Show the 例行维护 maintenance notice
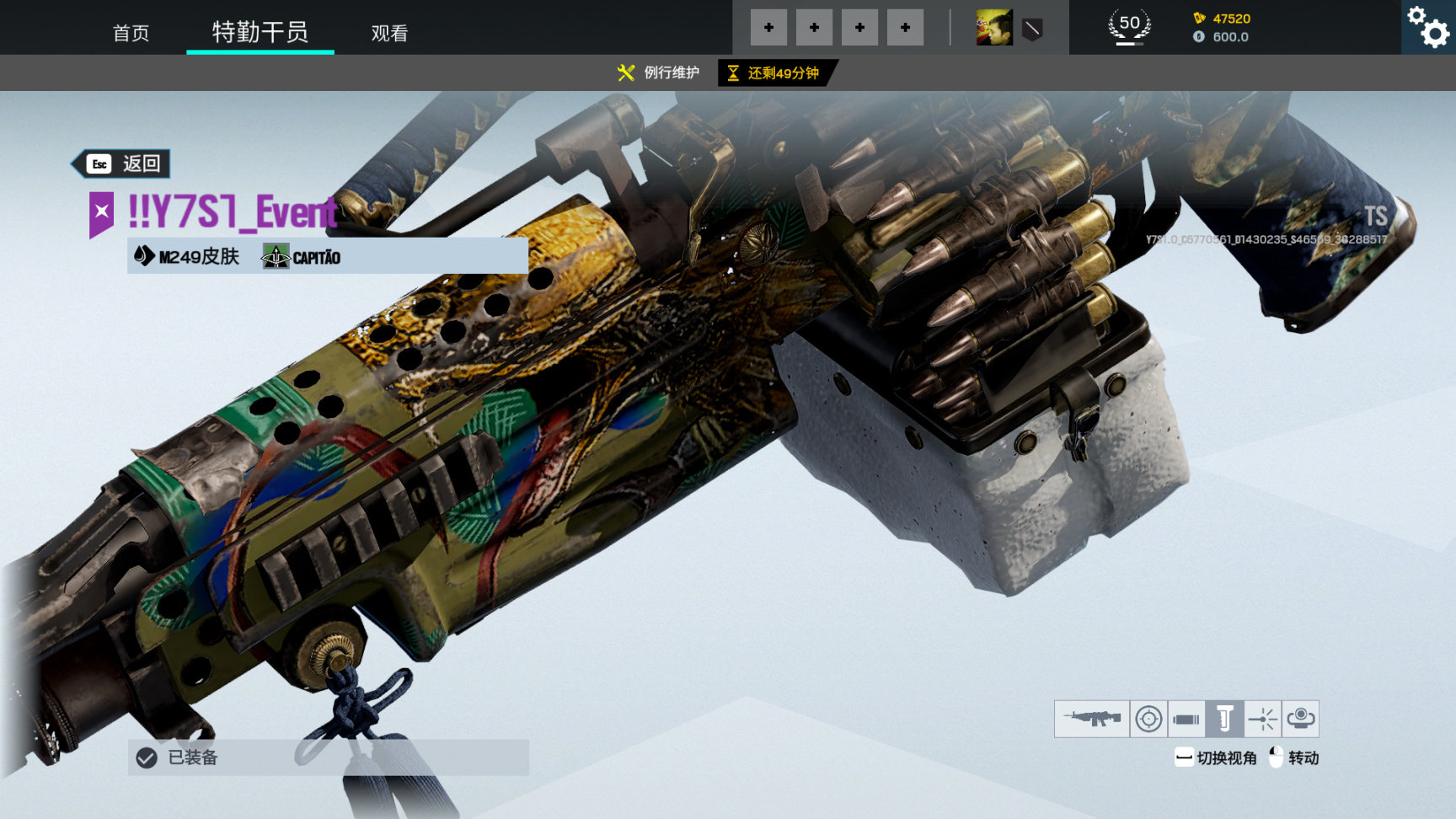Image resolution: width=1456 pixels, height=819 pixels. (x=659, y=73)
